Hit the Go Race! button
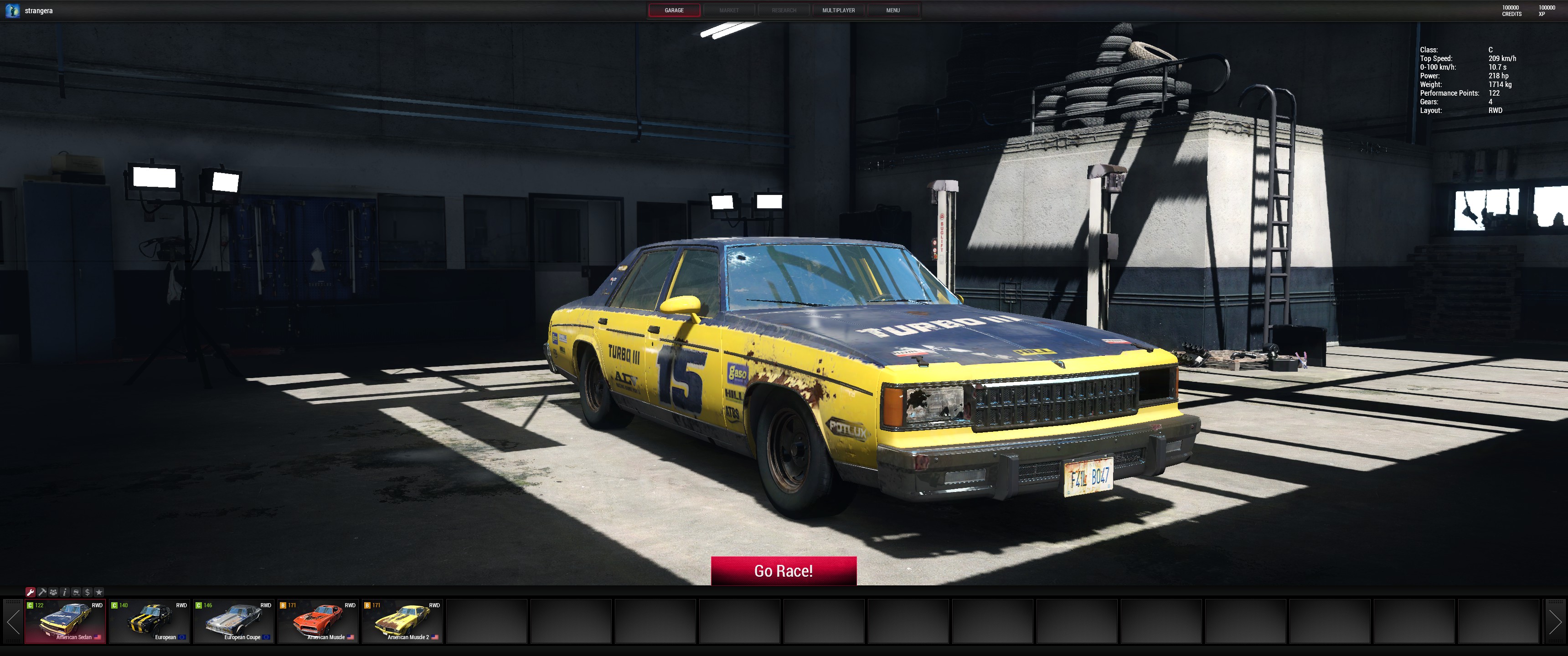This screenshot has width=1568, height=656. [x=784, y=571]
